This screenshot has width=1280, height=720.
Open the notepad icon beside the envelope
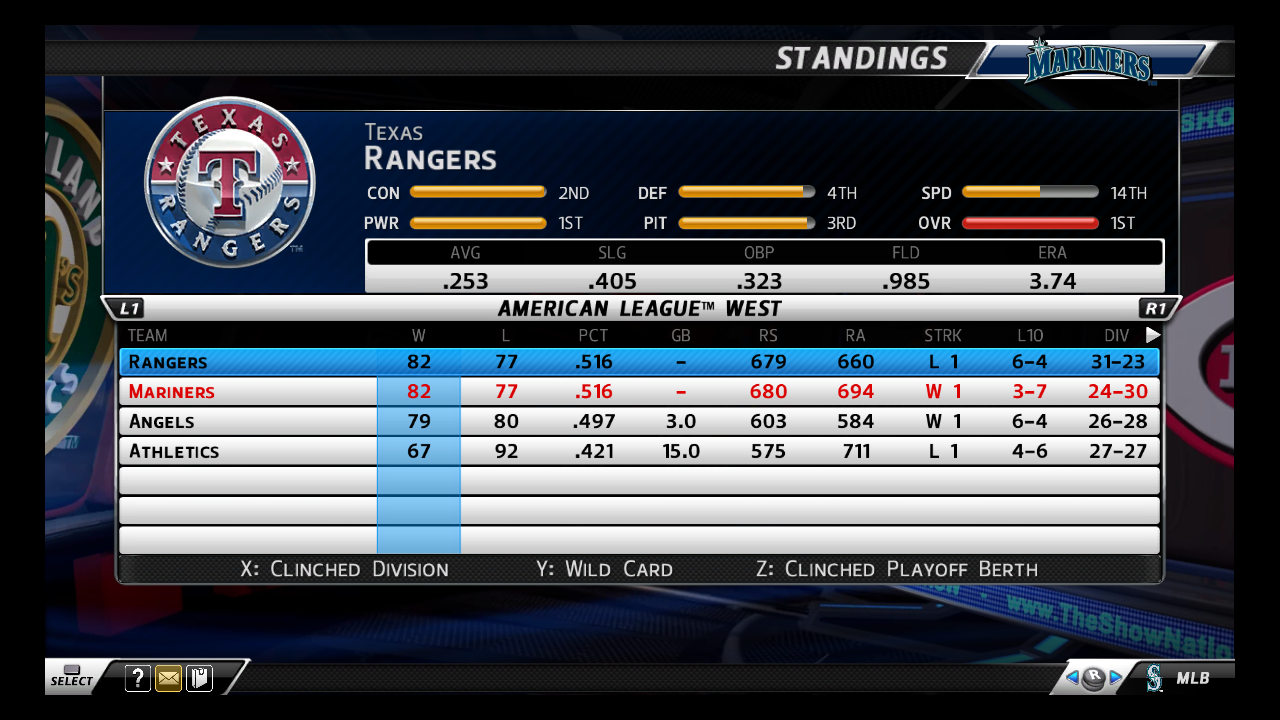[199, 679]
